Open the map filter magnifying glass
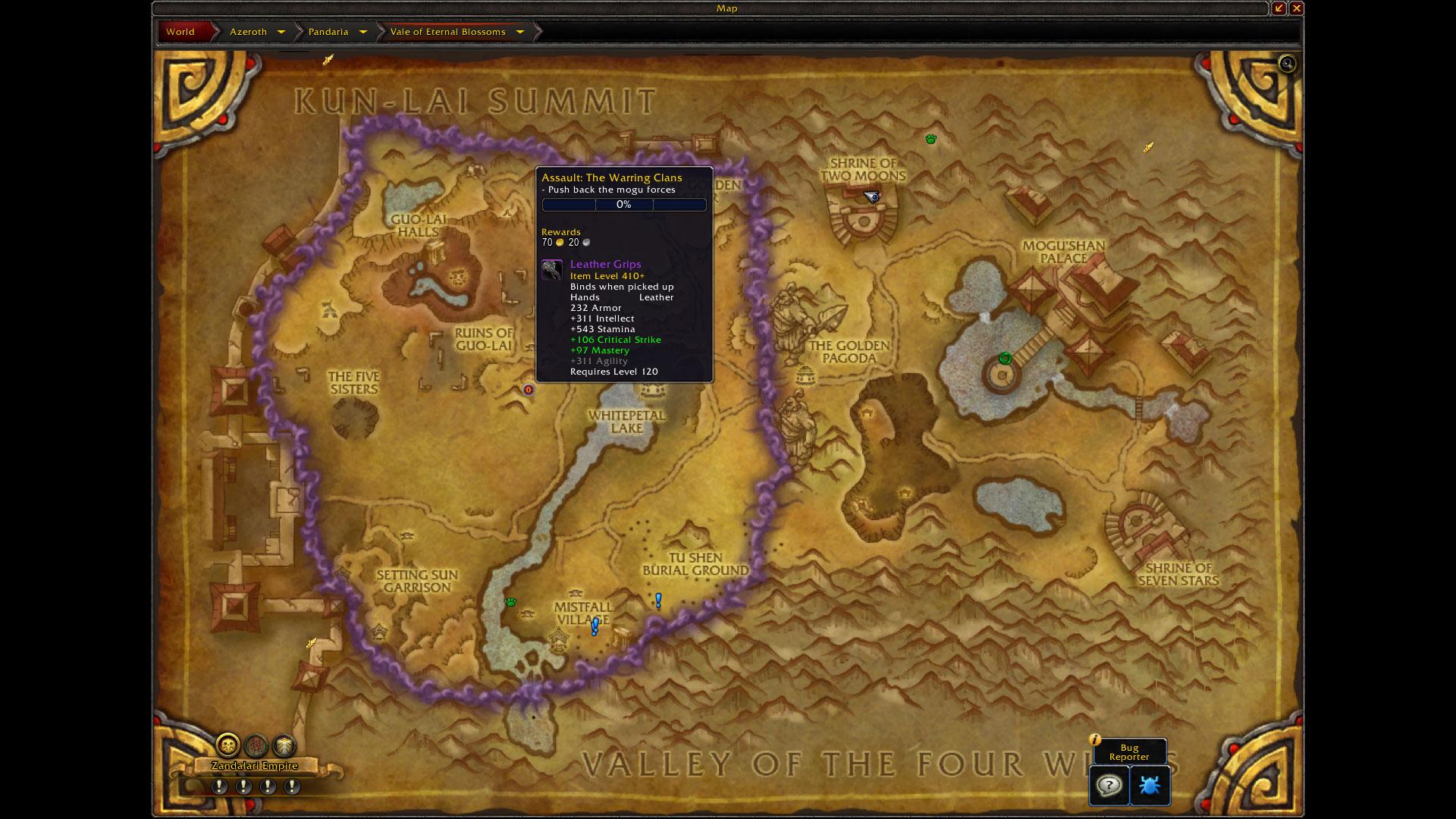This screenshot has height=819, width=1456. coord(1287,64)
